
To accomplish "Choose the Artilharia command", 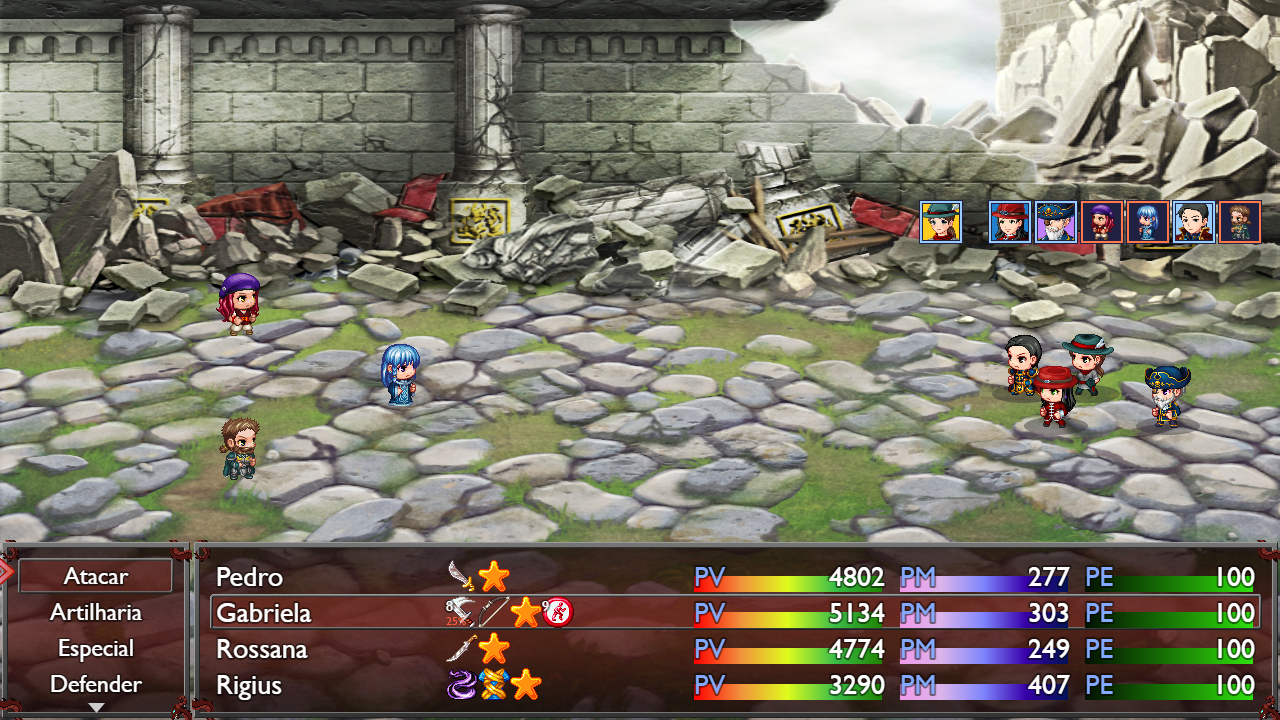I will click(96, 612).
